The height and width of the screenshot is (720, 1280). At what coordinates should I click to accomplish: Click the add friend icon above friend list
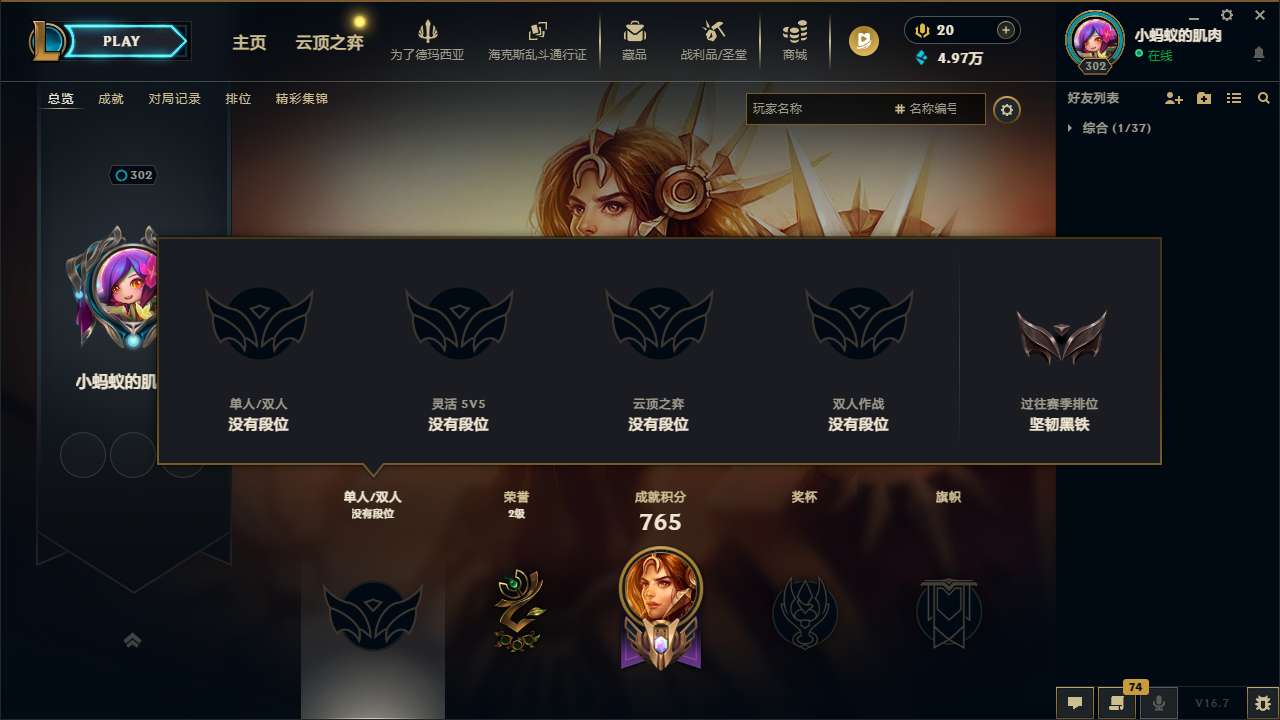click(x=1172, y=97)
